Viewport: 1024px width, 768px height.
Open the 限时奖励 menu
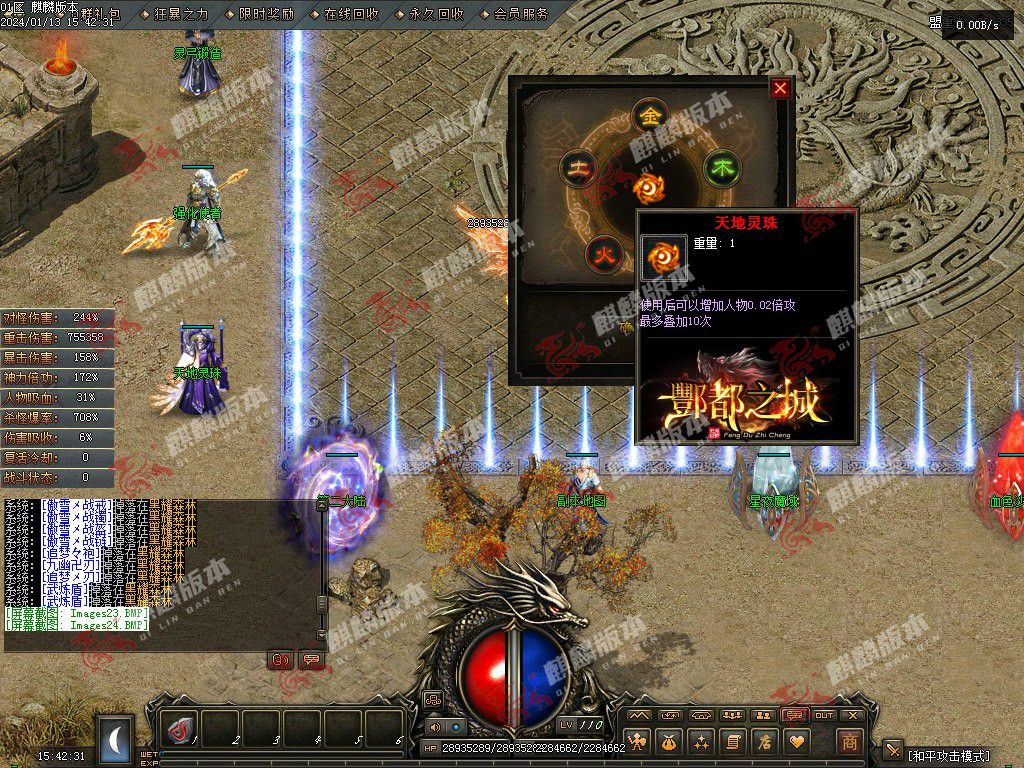[266, 14]
